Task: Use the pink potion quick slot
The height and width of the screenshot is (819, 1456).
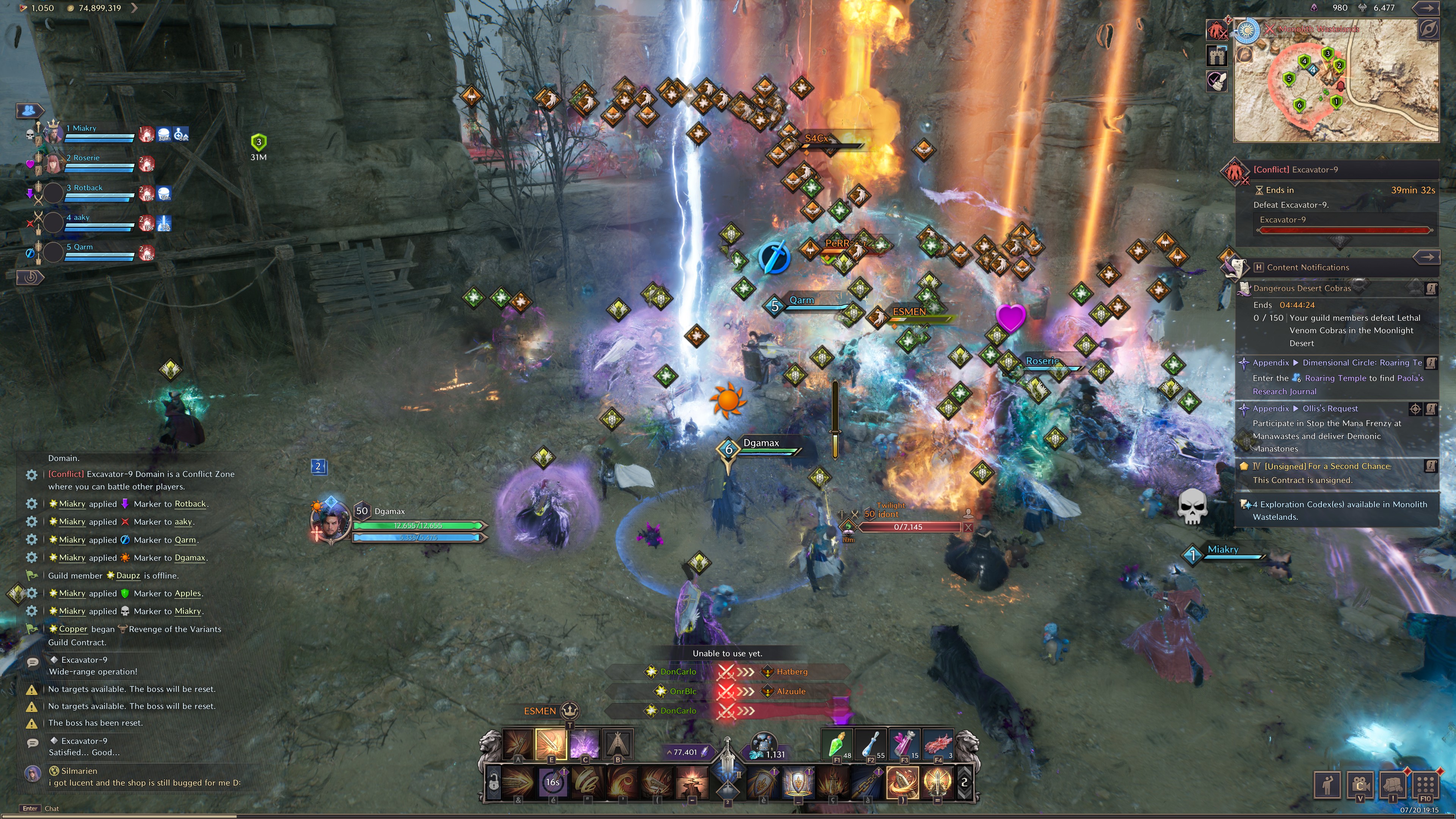Action: (904, 744)
